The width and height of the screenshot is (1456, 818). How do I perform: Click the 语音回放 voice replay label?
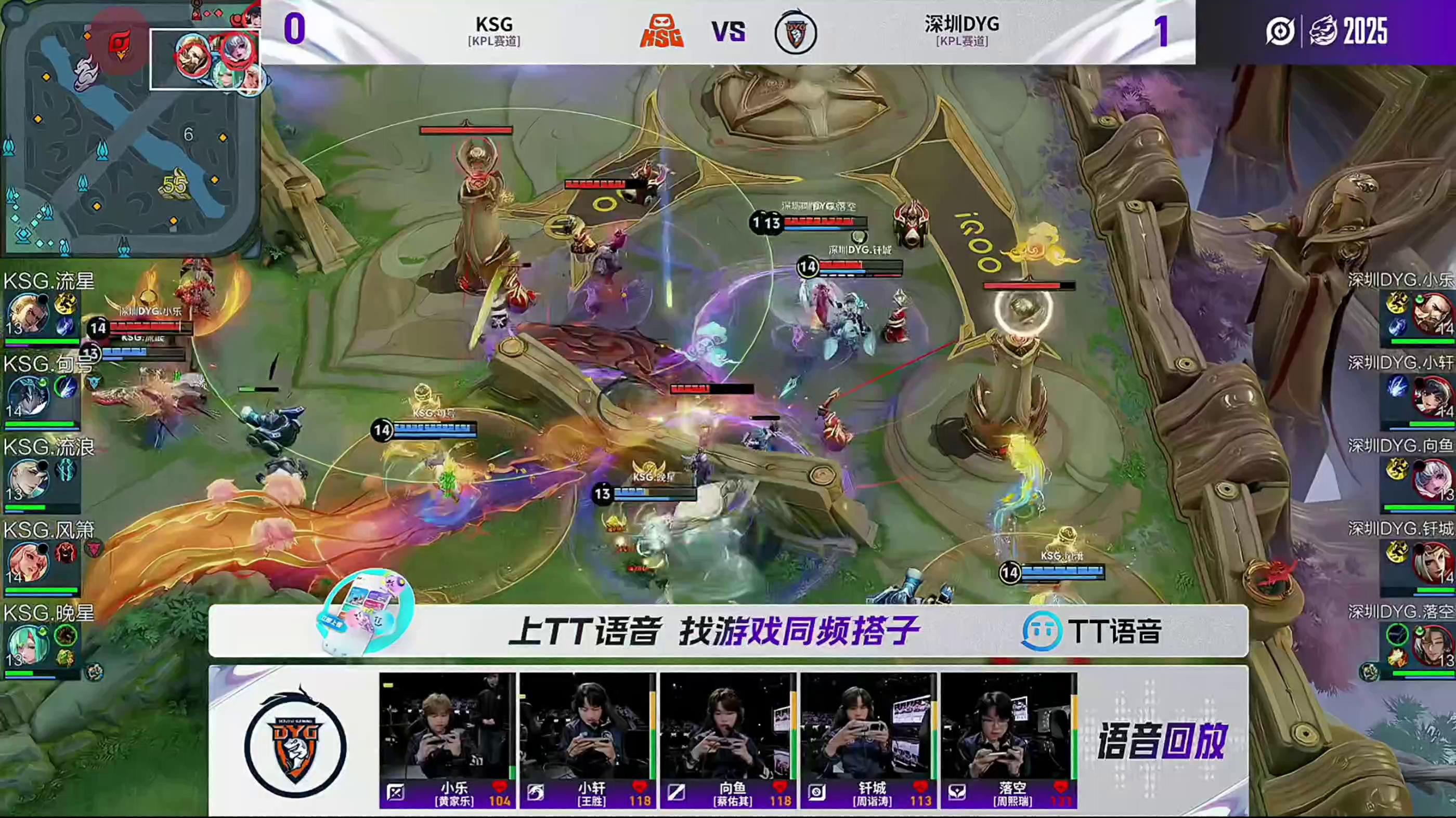click(x=1162, y=741)
